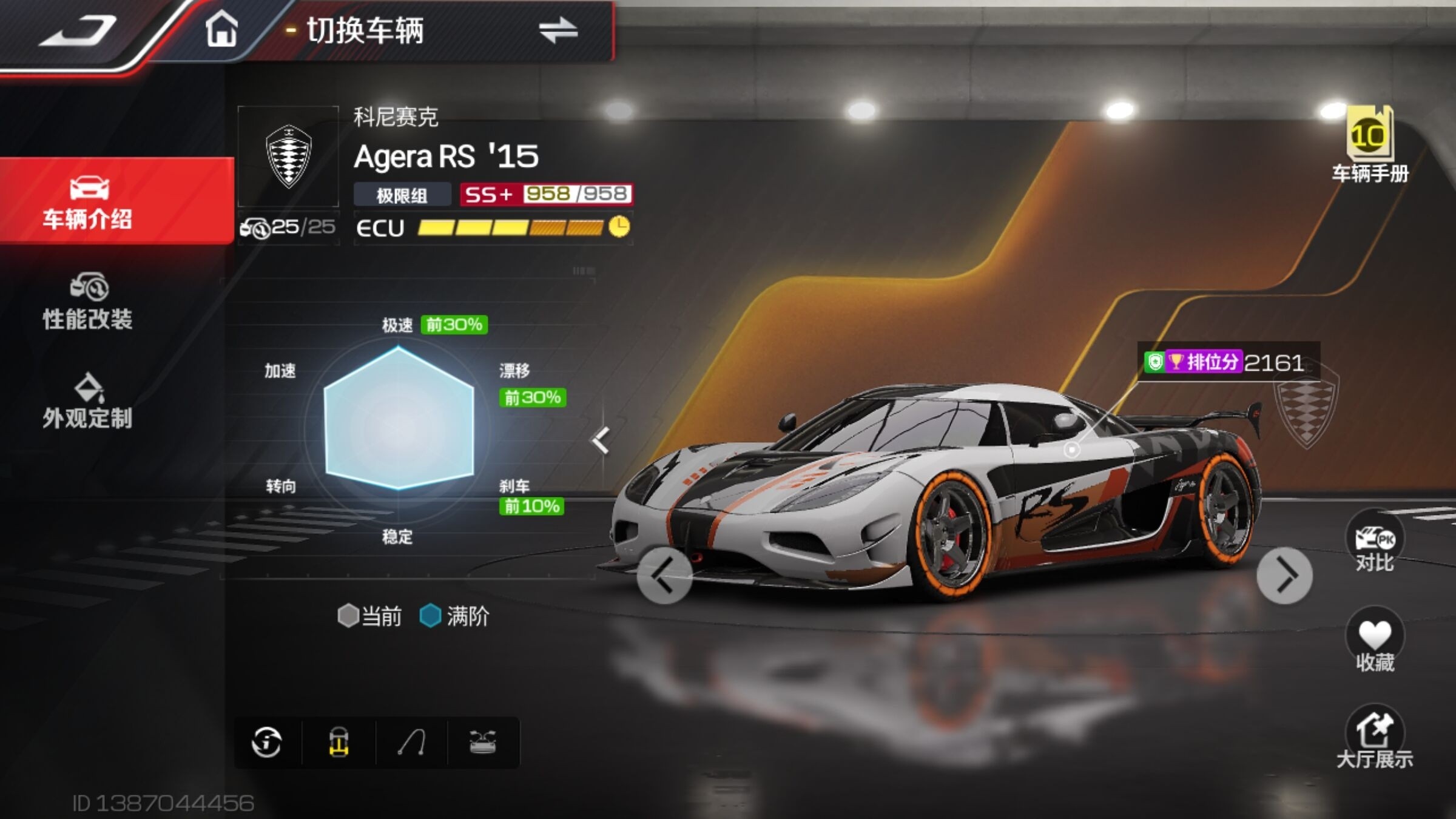
Task: Go back using the top-left return arrow
Action: click(78, 32)
